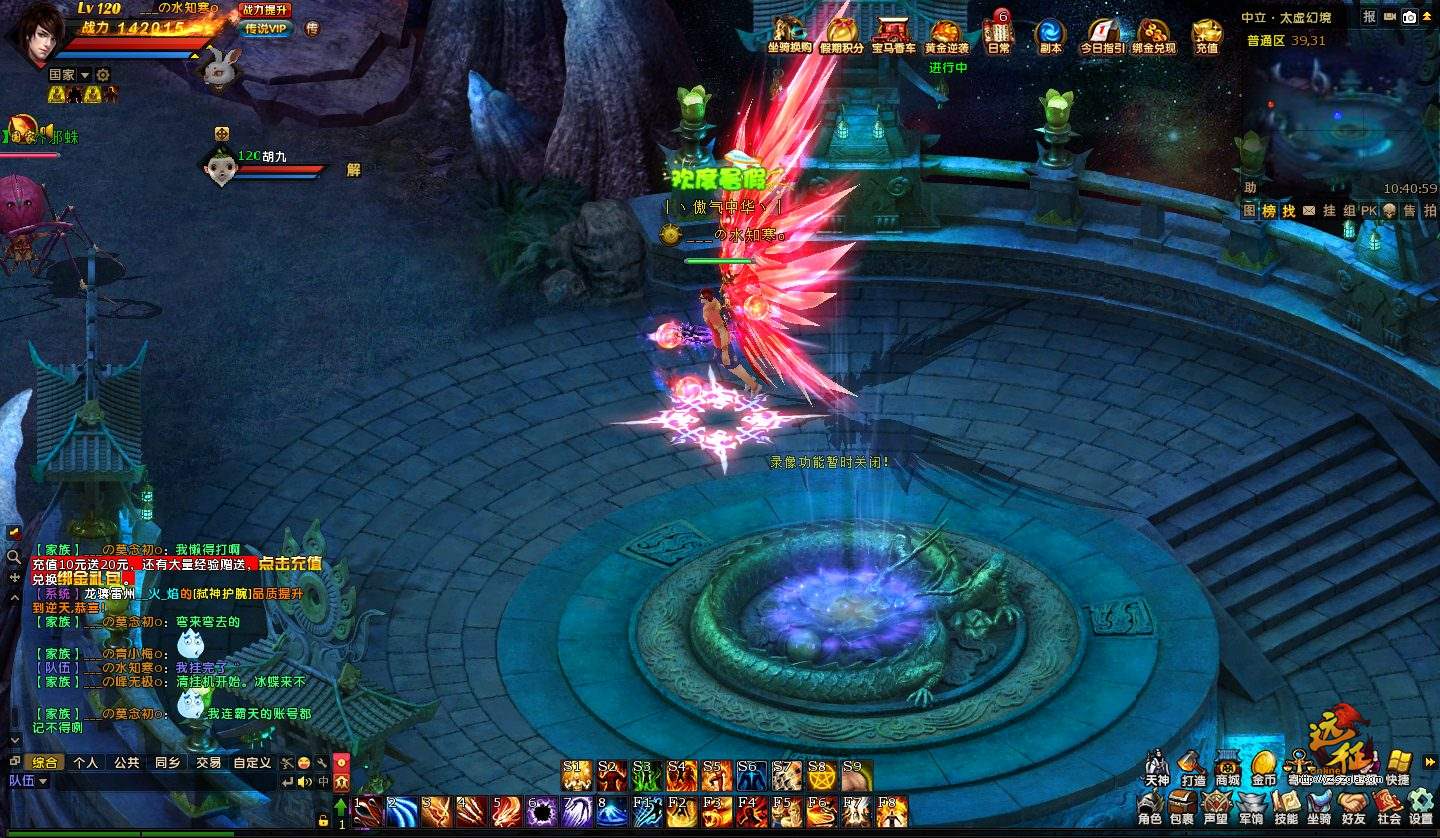Open the 日常 daily activities icon
The image size is (1440, 838).
click(x=998, y=34)
